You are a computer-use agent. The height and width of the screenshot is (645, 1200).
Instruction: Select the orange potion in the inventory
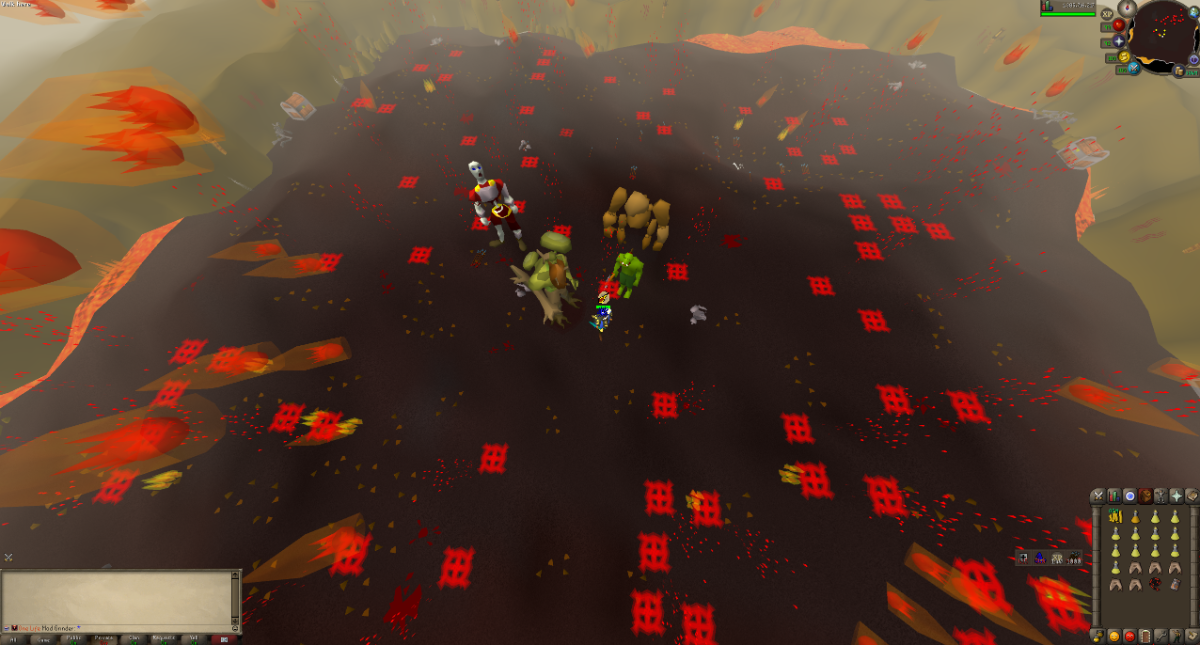click(x=1135, y=518)
